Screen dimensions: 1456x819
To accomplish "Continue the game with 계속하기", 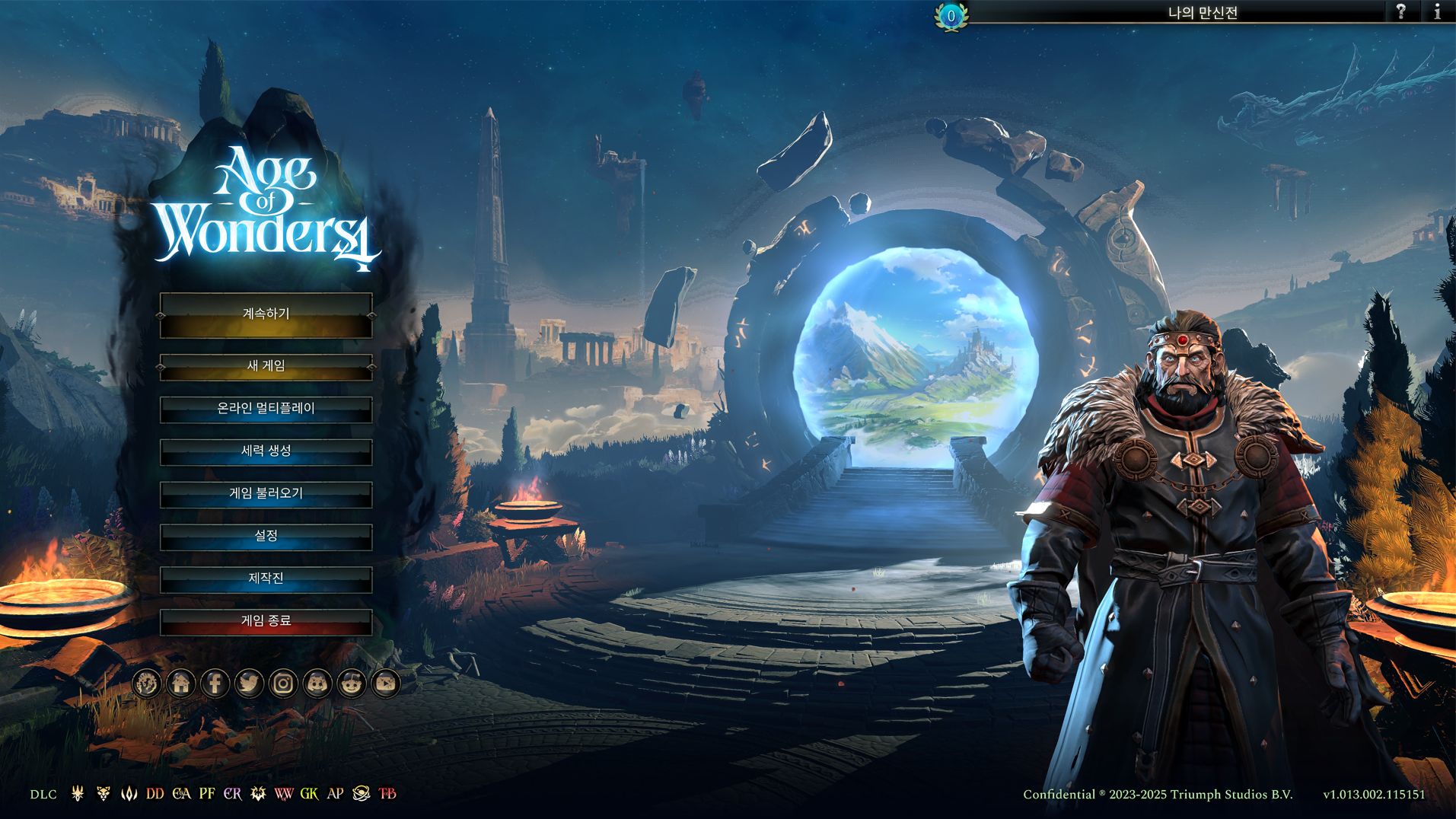I will pos(266,315).
